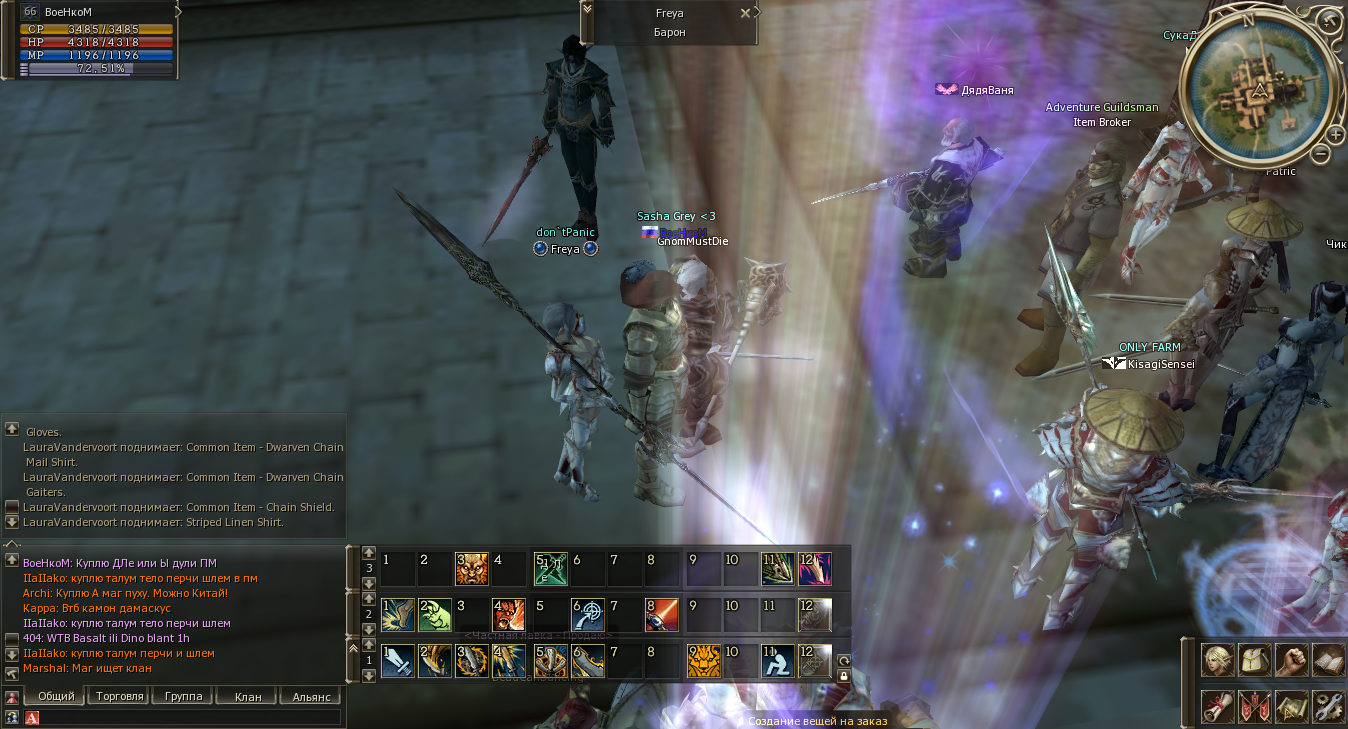Open the inventory bag icon

(1254, 659)
